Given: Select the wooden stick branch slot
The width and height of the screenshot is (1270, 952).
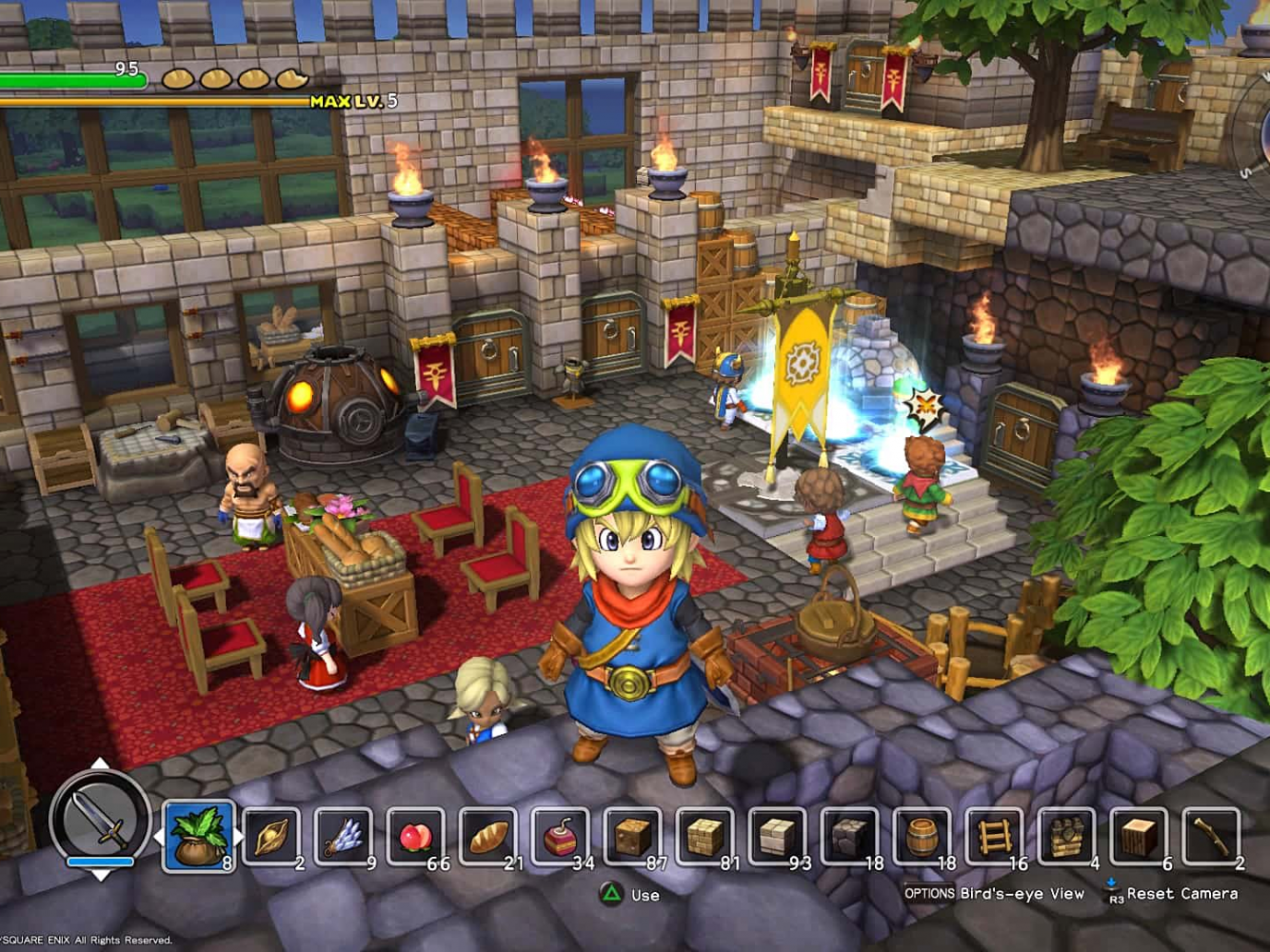Looking at the screenshot, I should click(x=1210, y=837).
